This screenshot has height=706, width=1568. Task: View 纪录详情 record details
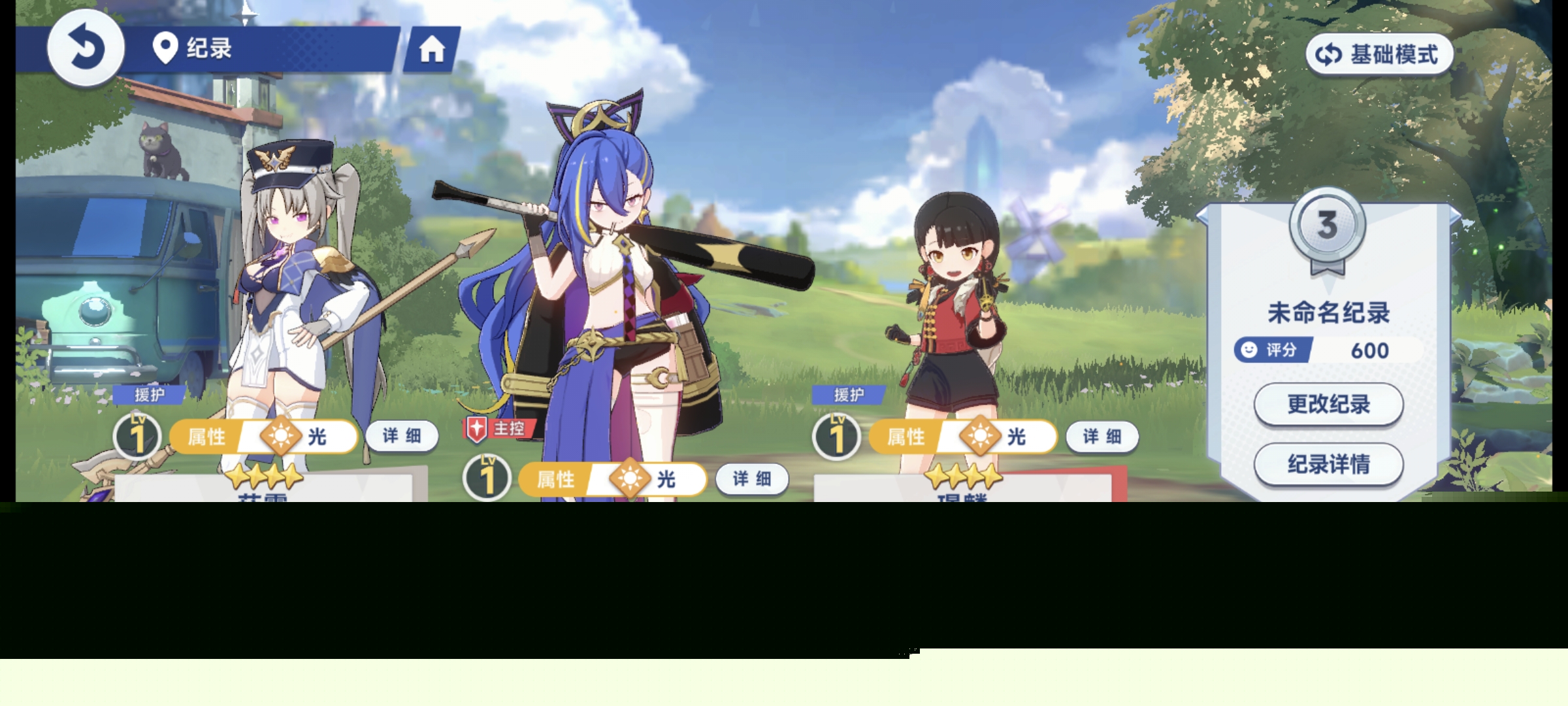[1328, 464]
